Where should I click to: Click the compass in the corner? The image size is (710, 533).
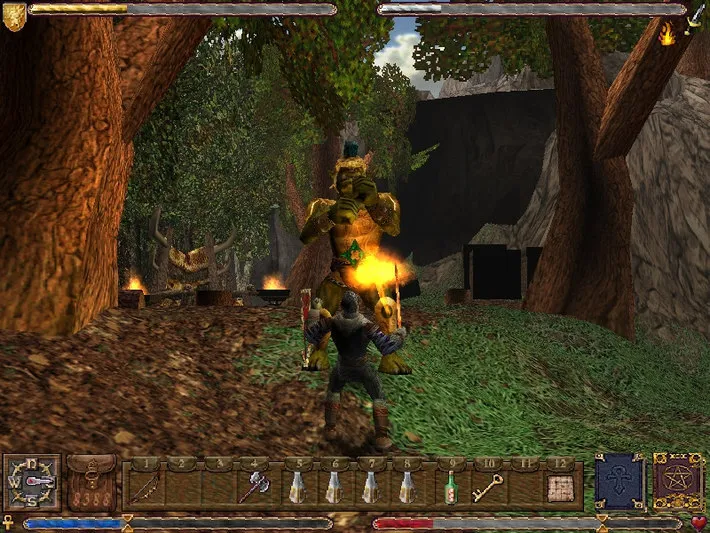32,483
